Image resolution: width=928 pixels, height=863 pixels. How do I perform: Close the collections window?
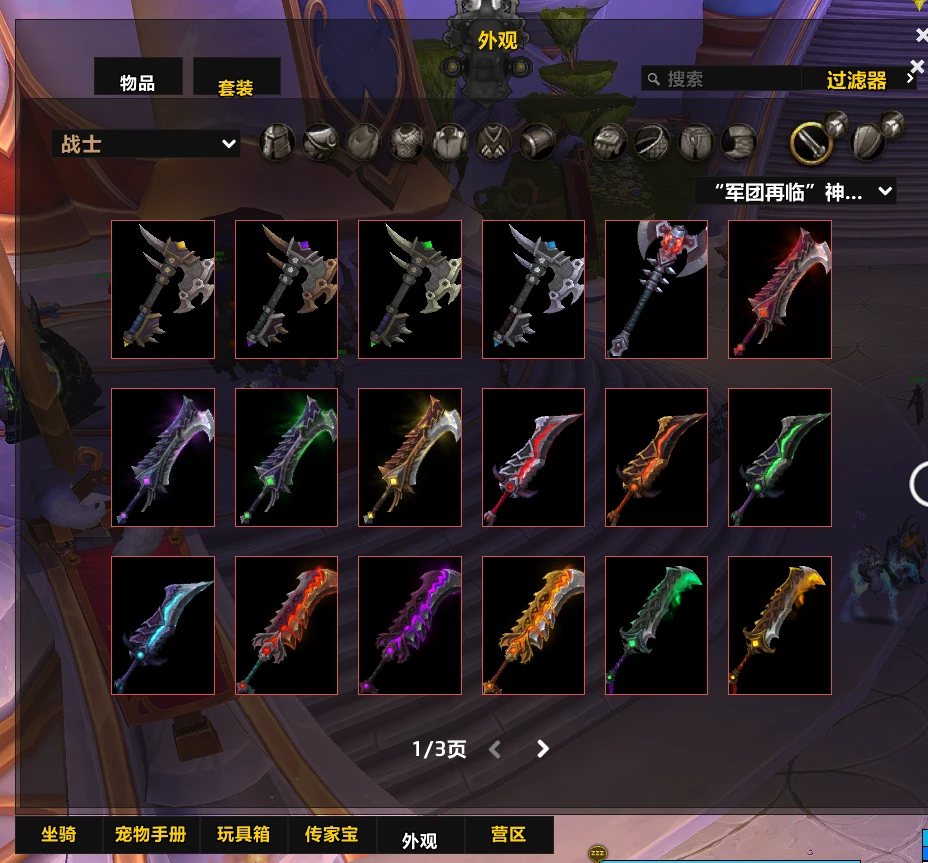(921, 35)
